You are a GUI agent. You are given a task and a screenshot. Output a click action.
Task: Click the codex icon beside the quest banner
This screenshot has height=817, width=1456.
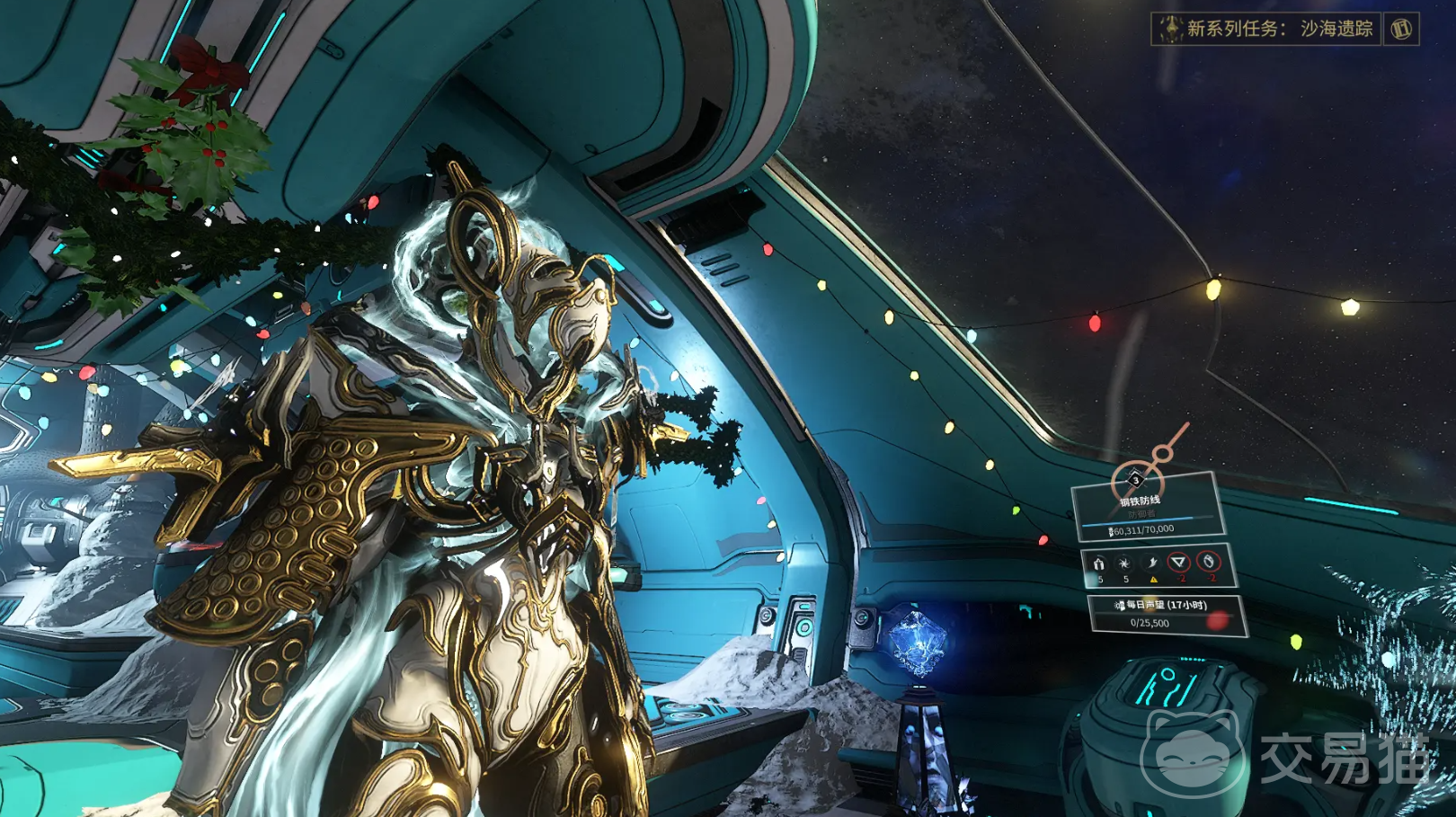tap(1401, 29)
